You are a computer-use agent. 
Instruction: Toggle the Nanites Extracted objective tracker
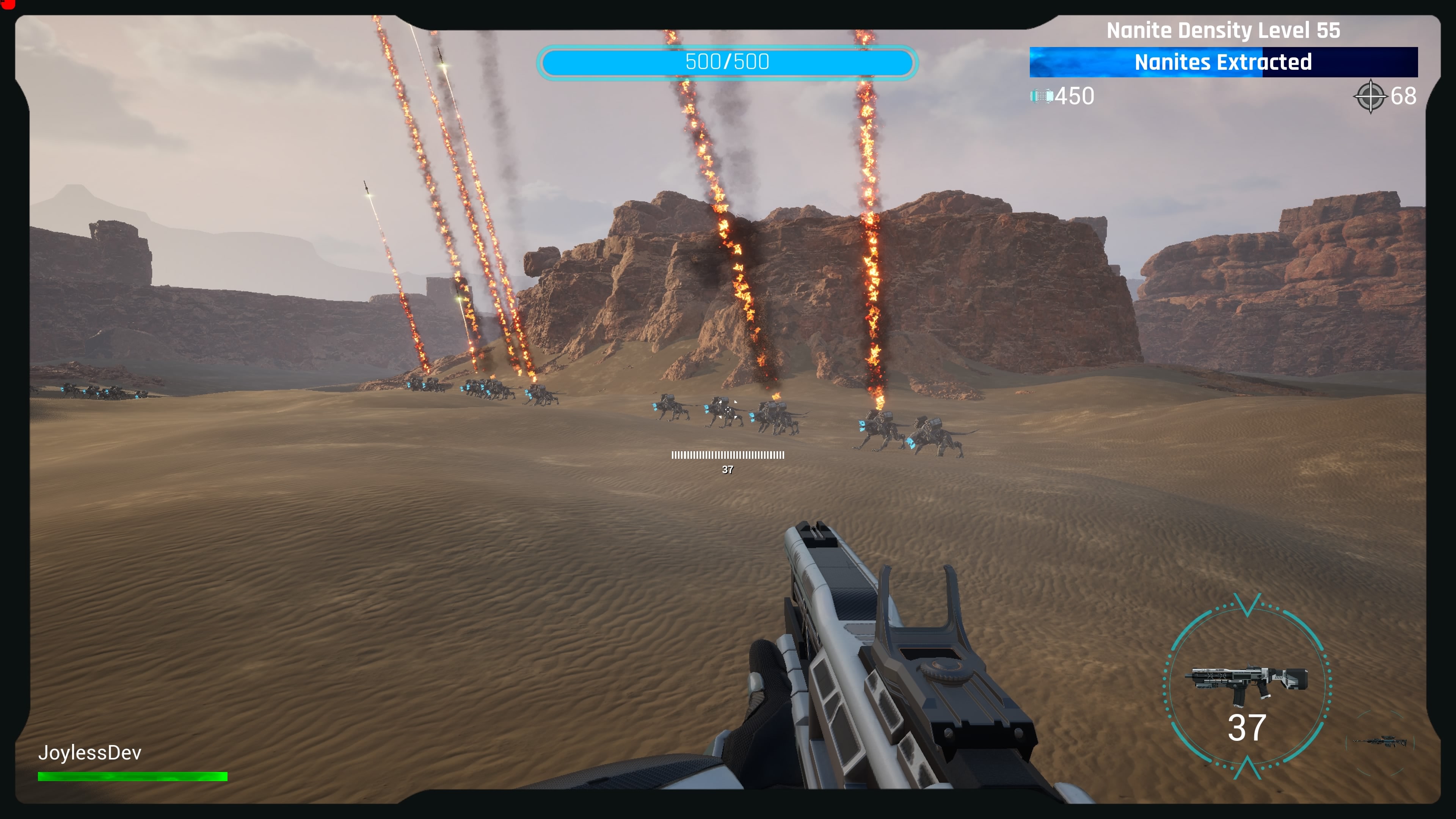click(1224, 62)
